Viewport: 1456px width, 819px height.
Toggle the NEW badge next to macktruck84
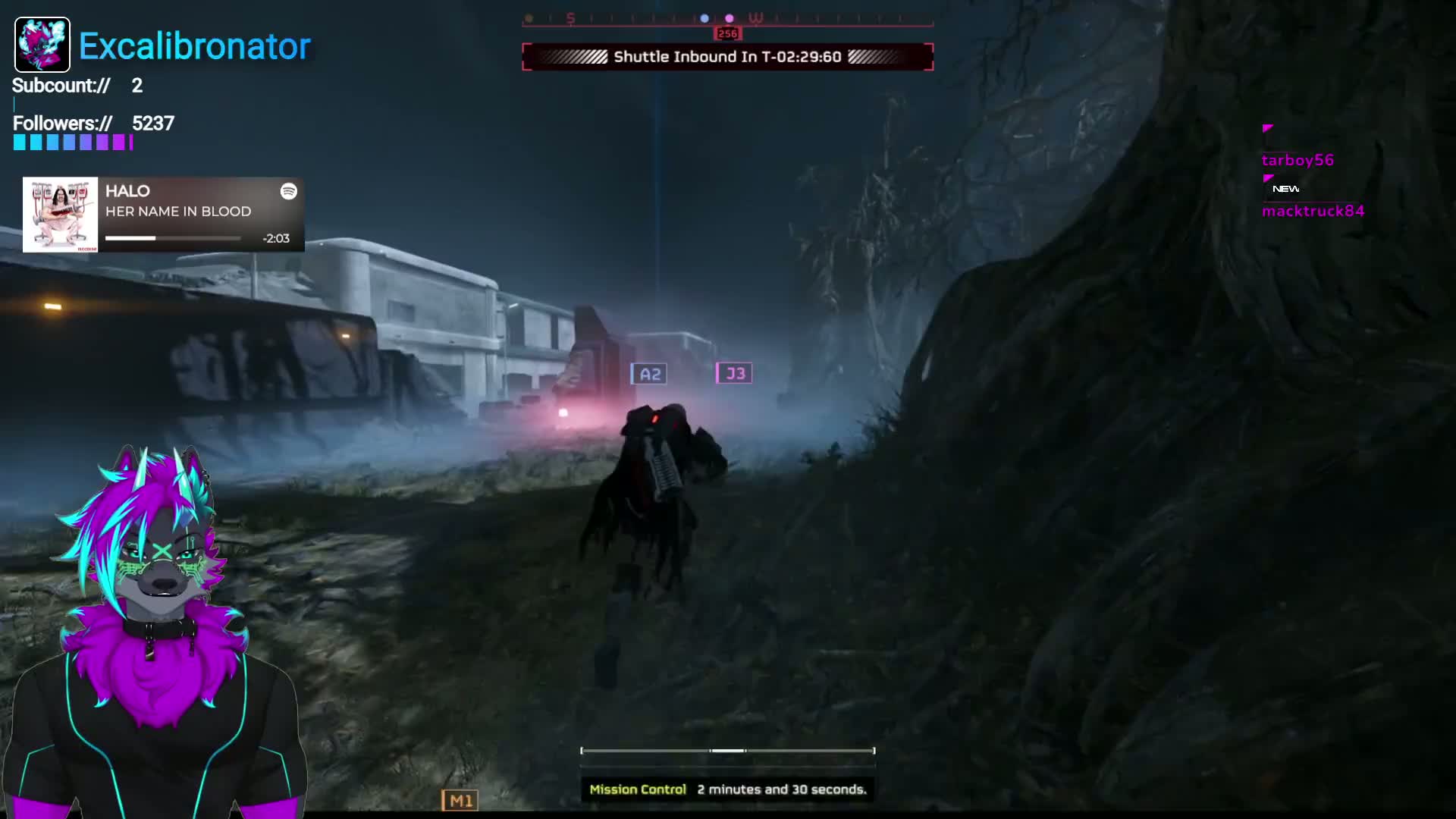pos(1285,188)
